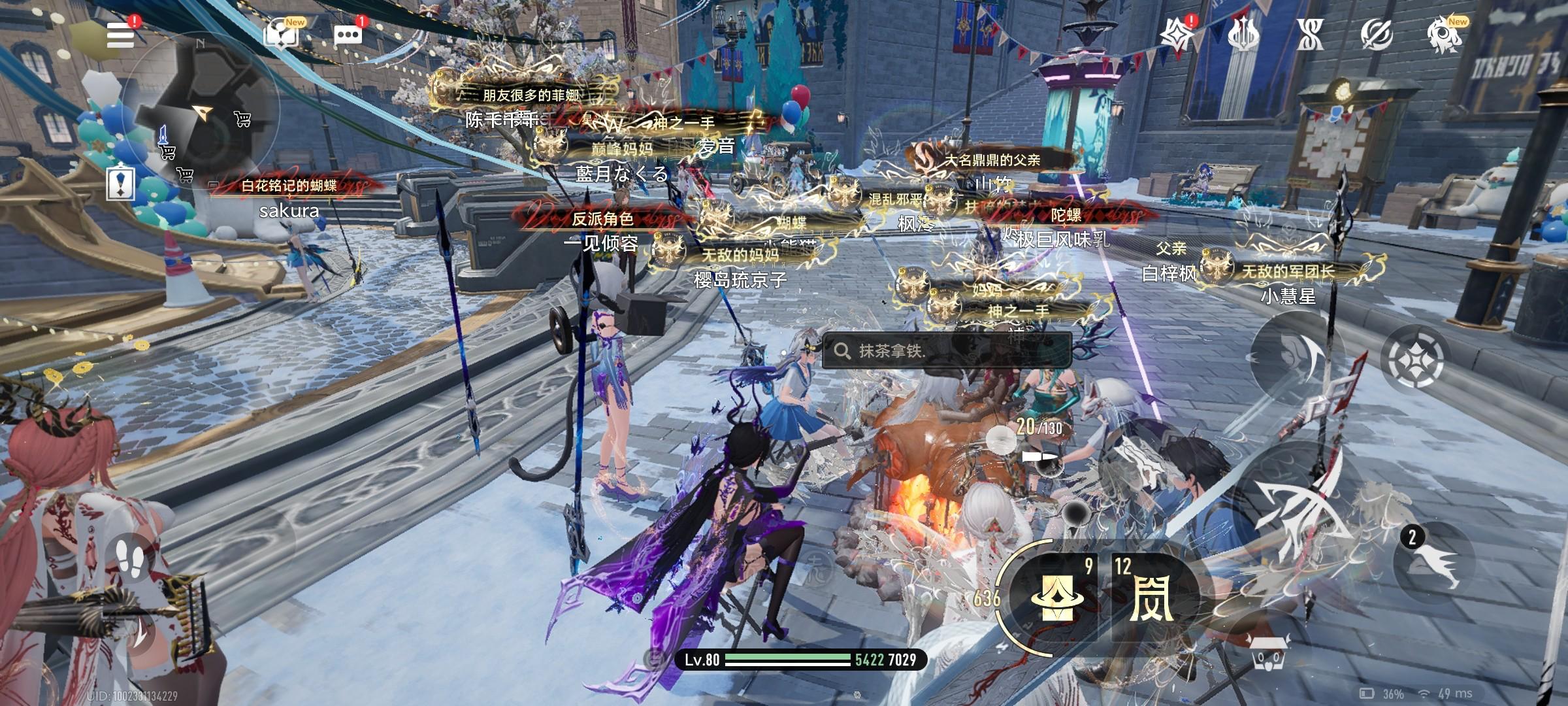1568x706 pixels.
Task: Use the dash button showing 2 charges
Action: (x=1433, y=563)
